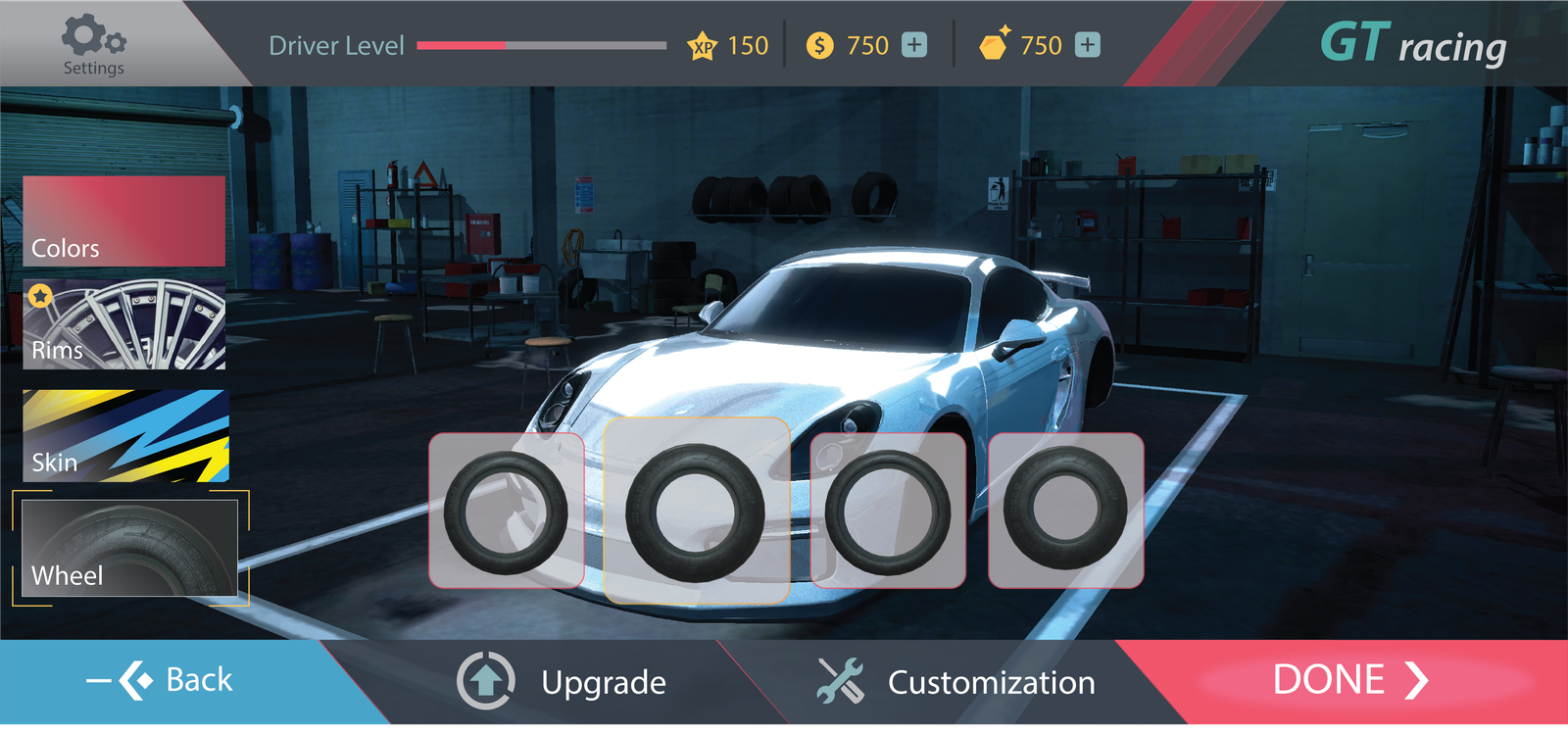Viewport: 1568px width, 733px height.
Task: Add more gold gems with plus button
Action: (x=1088, y=45)
